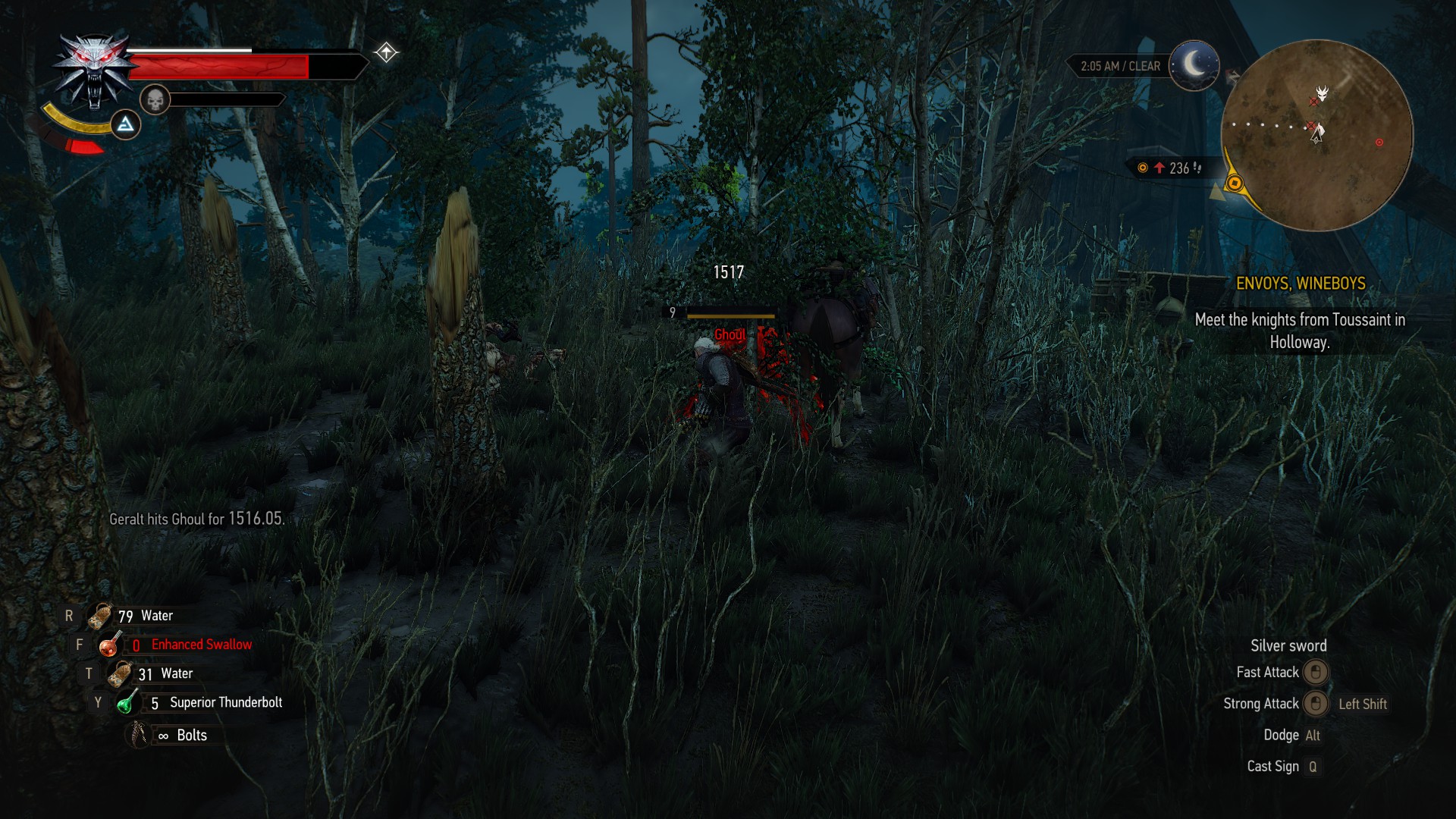Choose the 31 Water item slot
1456x819 pixels.
point(120,673)
